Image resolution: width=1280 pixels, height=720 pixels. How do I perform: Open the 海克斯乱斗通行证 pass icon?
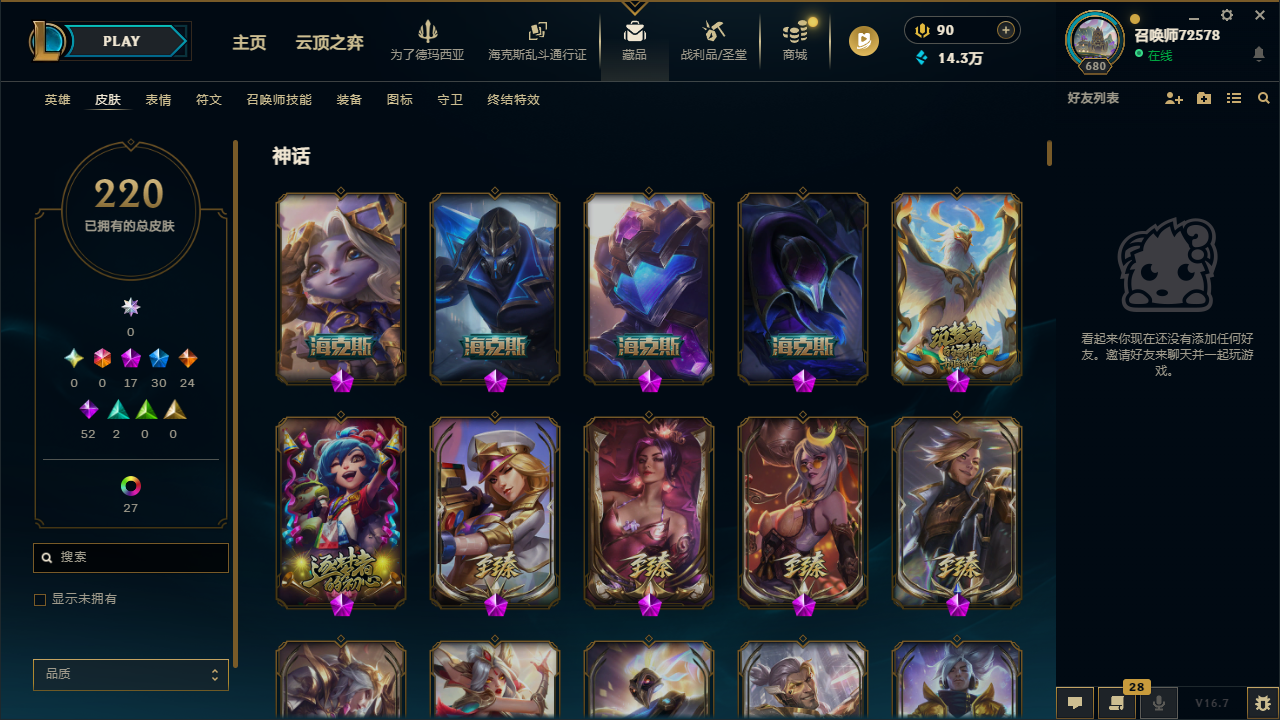tap(537, 40)
